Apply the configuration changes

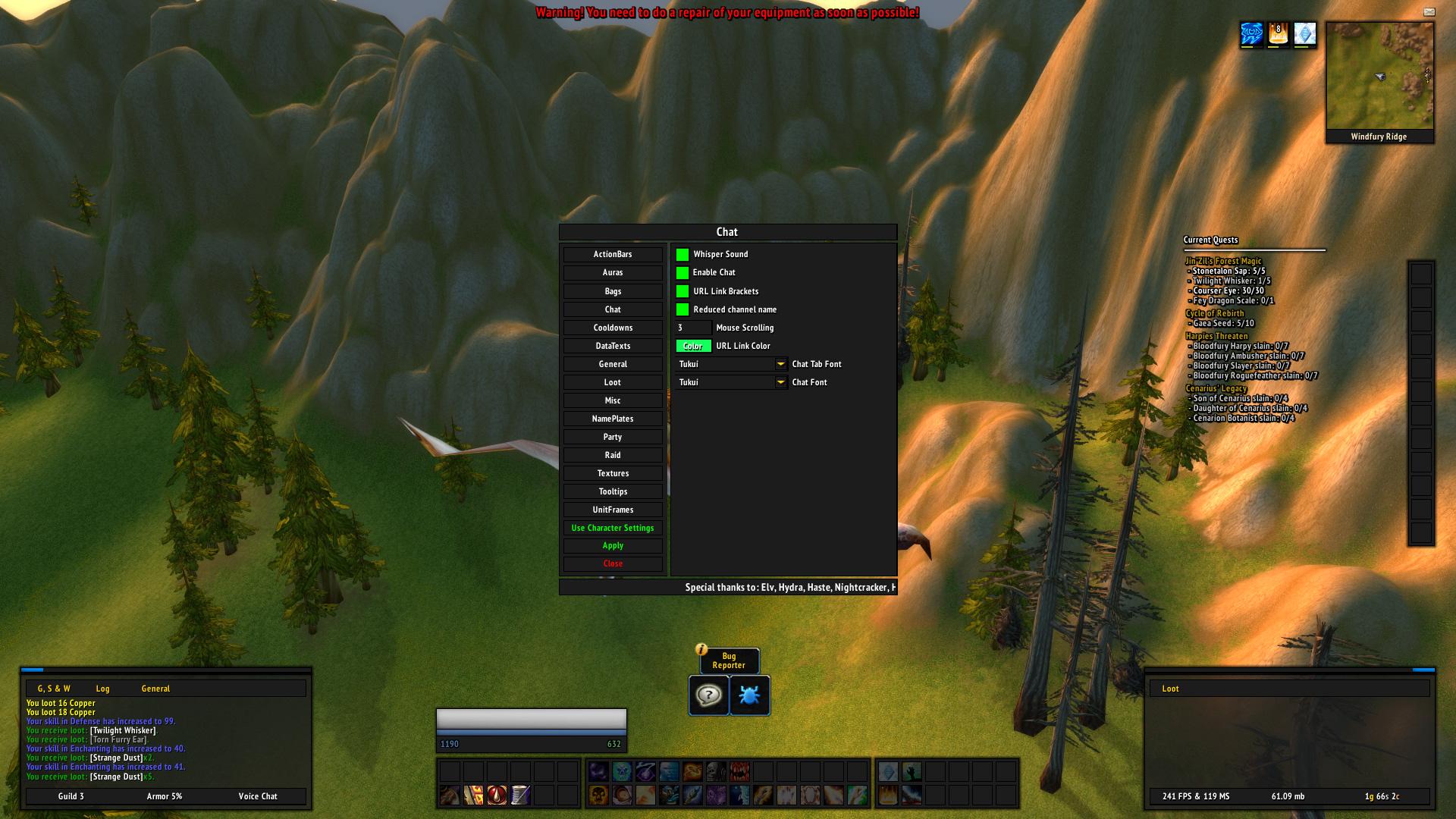[613, 546]
